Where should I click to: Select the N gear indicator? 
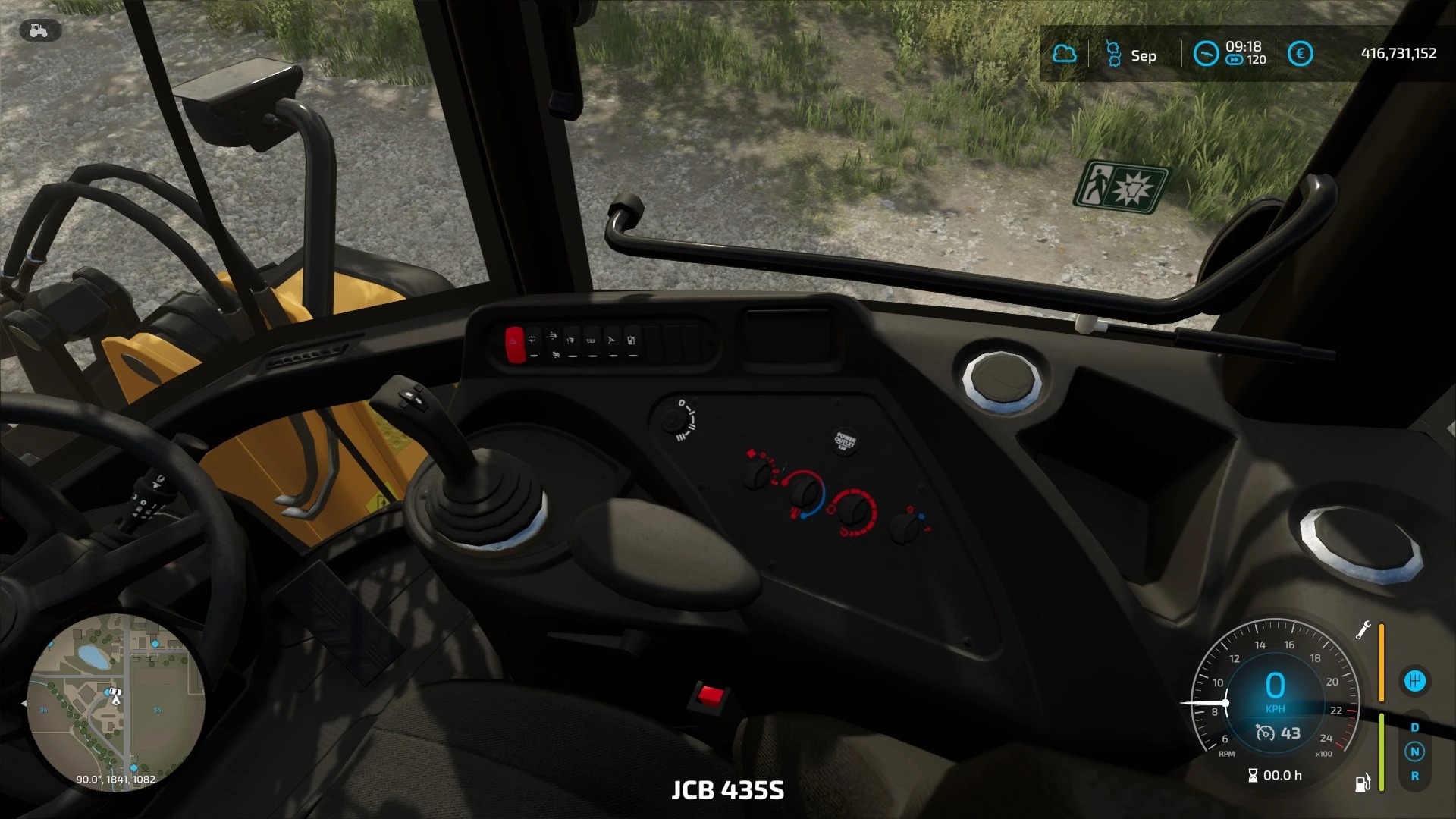coord(1414,752)
